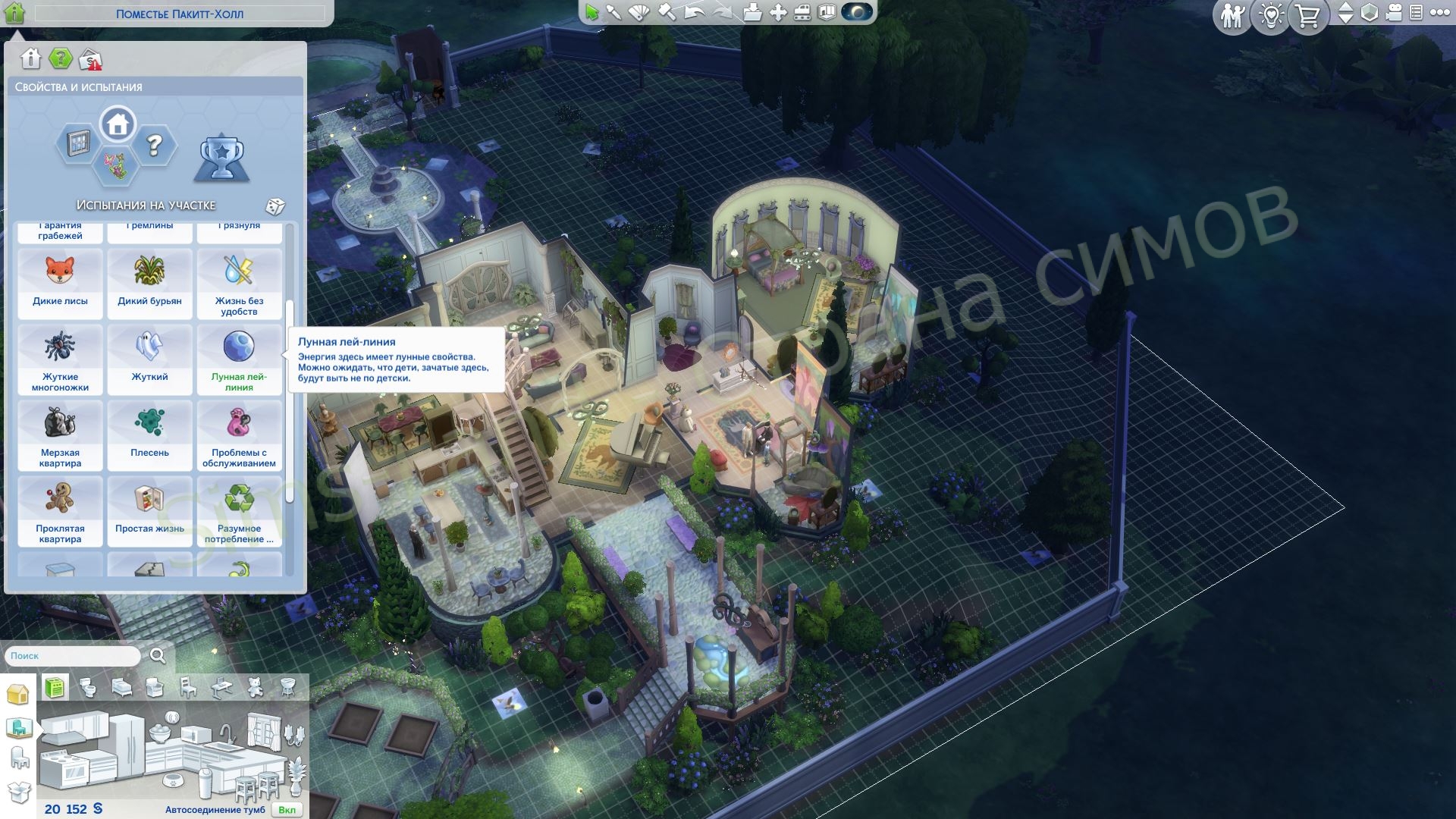Open build mode yellow house tab
This screenshot has width=1456, height=819.
[x=17, y=694]
